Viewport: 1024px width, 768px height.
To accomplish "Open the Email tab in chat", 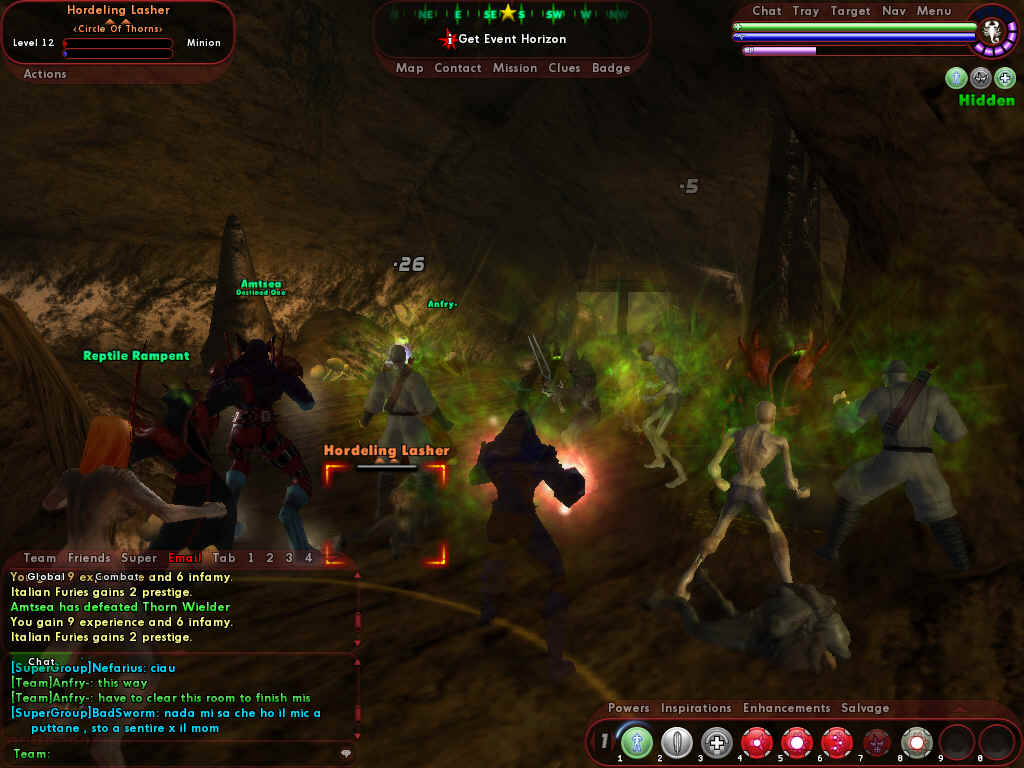I will coord(185,558).
